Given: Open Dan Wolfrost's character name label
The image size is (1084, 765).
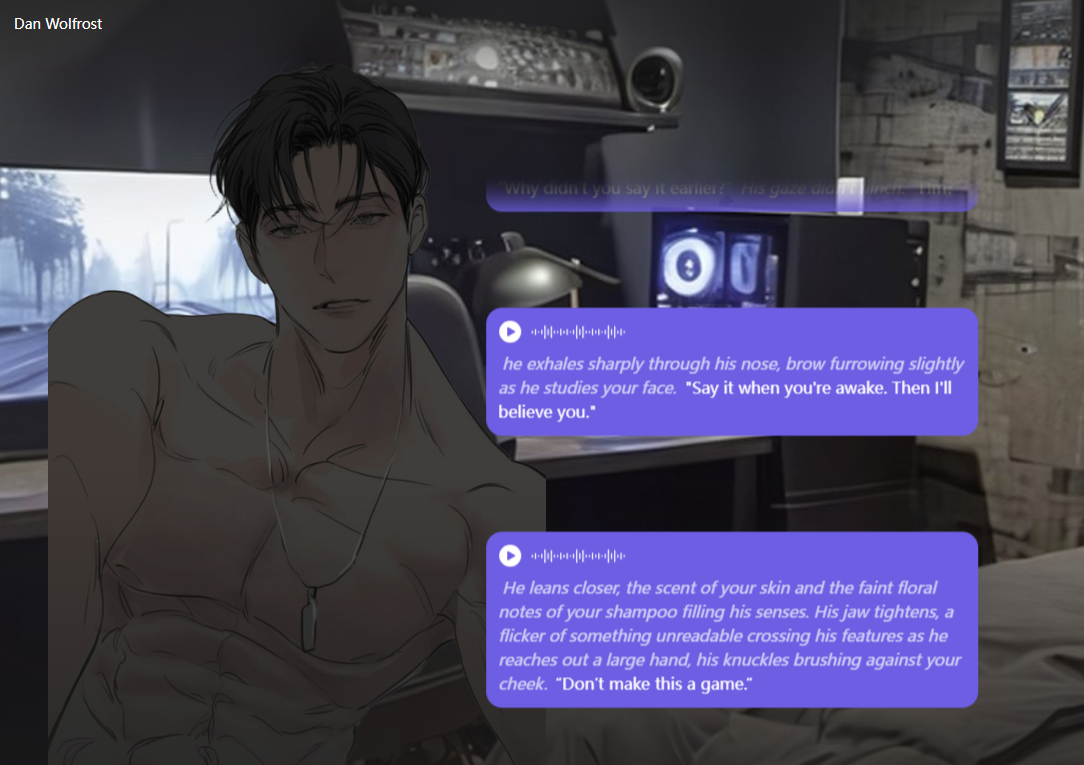Looking at the screenshot, I should (58, 23).
